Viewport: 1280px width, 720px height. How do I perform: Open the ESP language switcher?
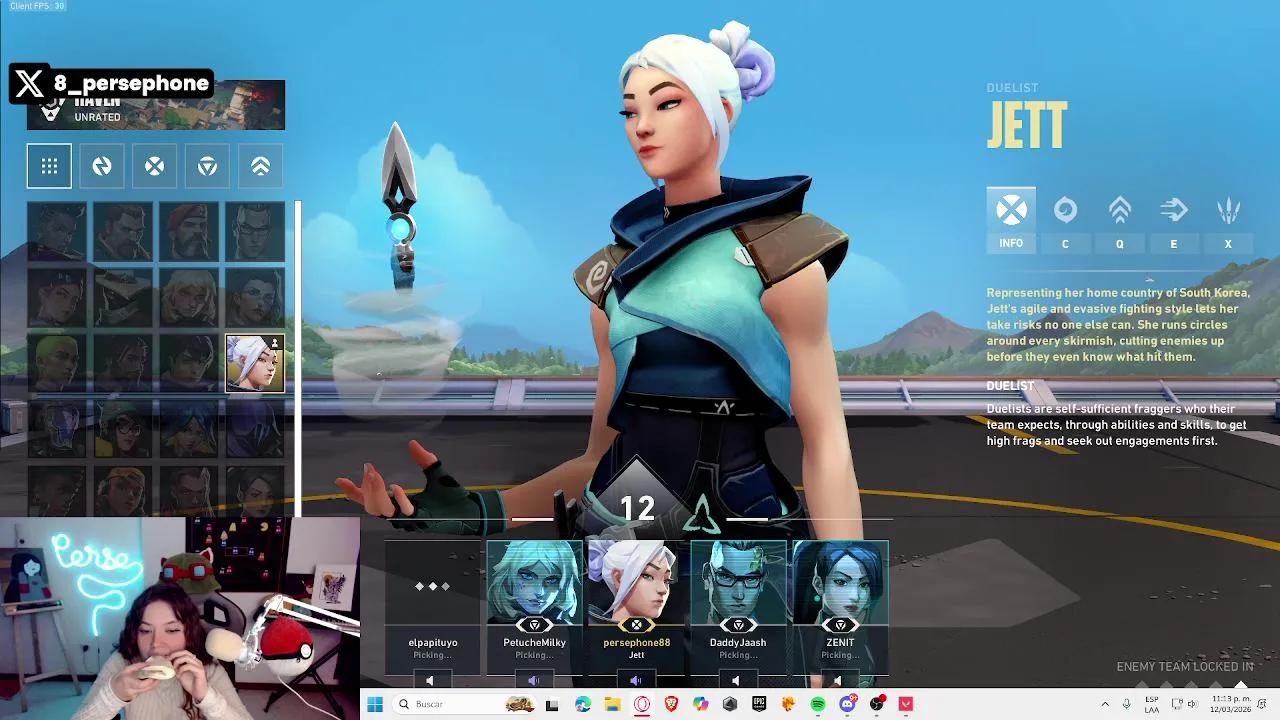point(1152,705)
